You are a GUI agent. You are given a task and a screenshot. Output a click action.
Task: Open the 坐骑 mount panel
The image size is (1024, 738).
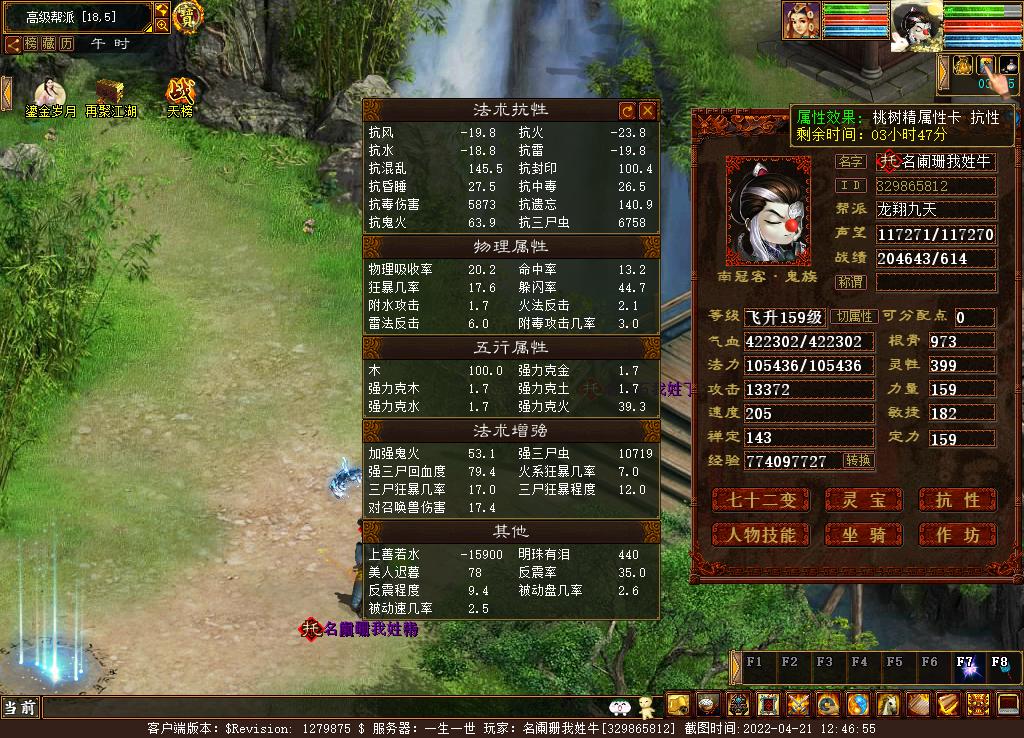point(865,535)
